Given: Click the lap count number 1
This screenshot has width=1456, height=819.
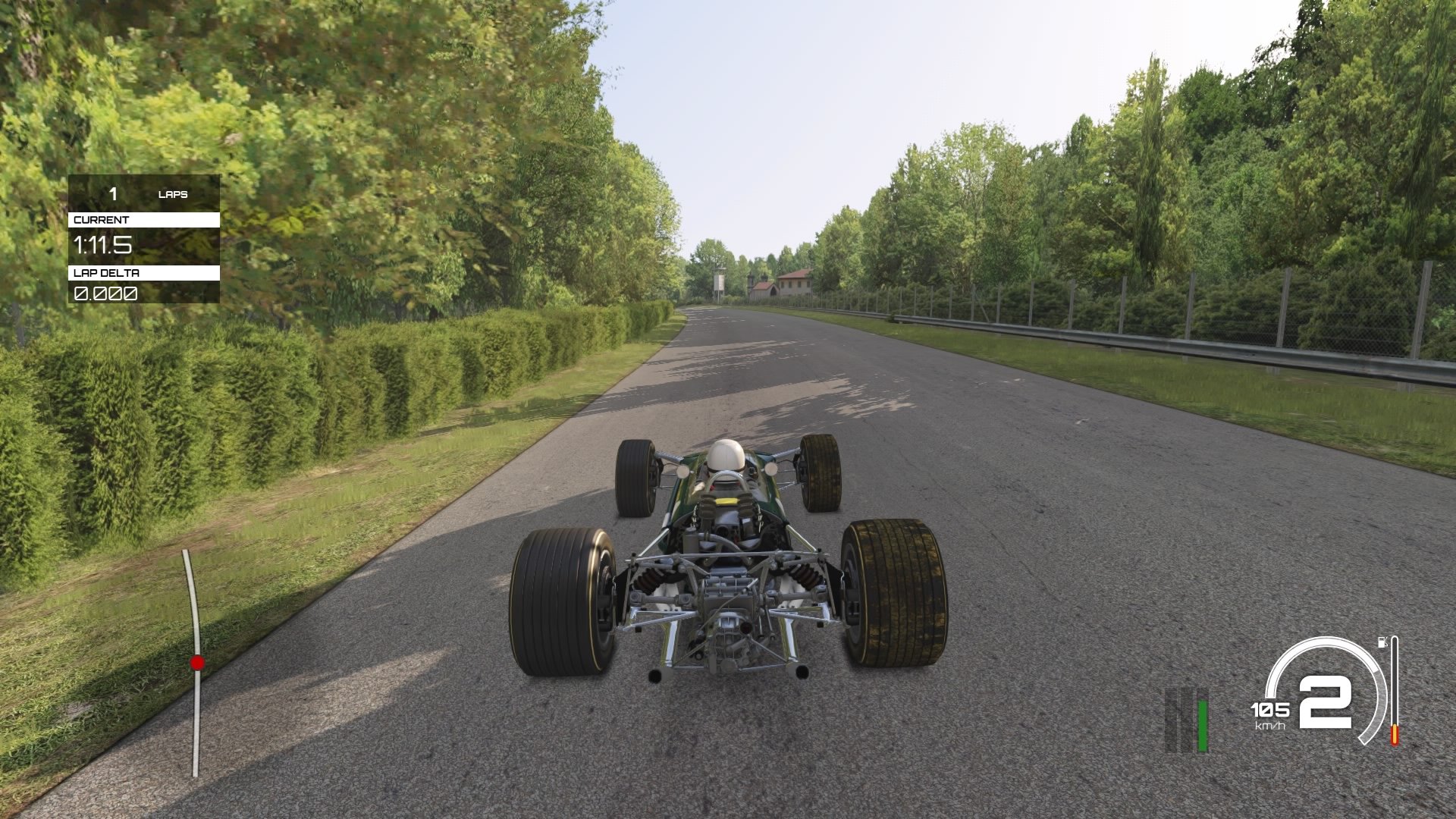Looking at the screenshot, I should [113, 195].
